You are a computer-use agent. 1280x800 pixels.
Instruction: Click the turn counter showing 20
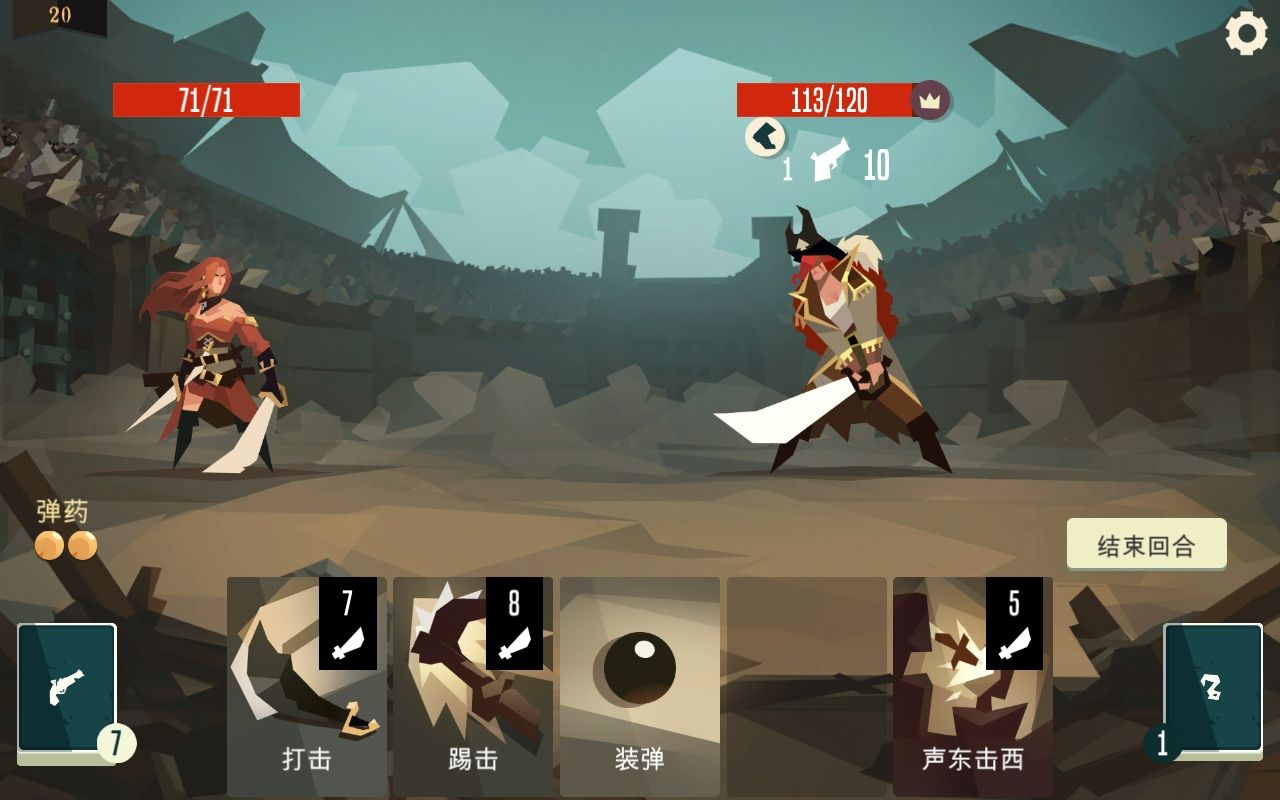click(x=58, y=17)
